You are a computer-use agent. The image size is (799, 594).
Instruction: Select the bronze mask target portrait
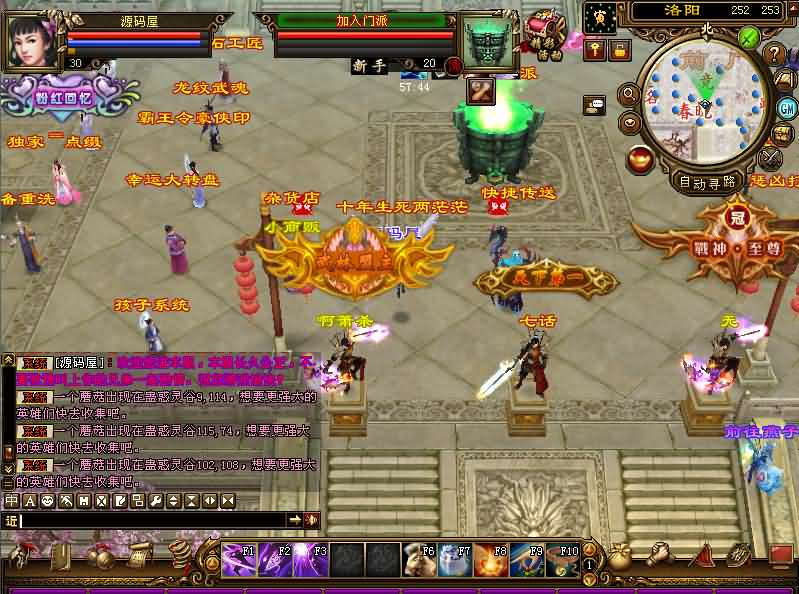point(487,43)
